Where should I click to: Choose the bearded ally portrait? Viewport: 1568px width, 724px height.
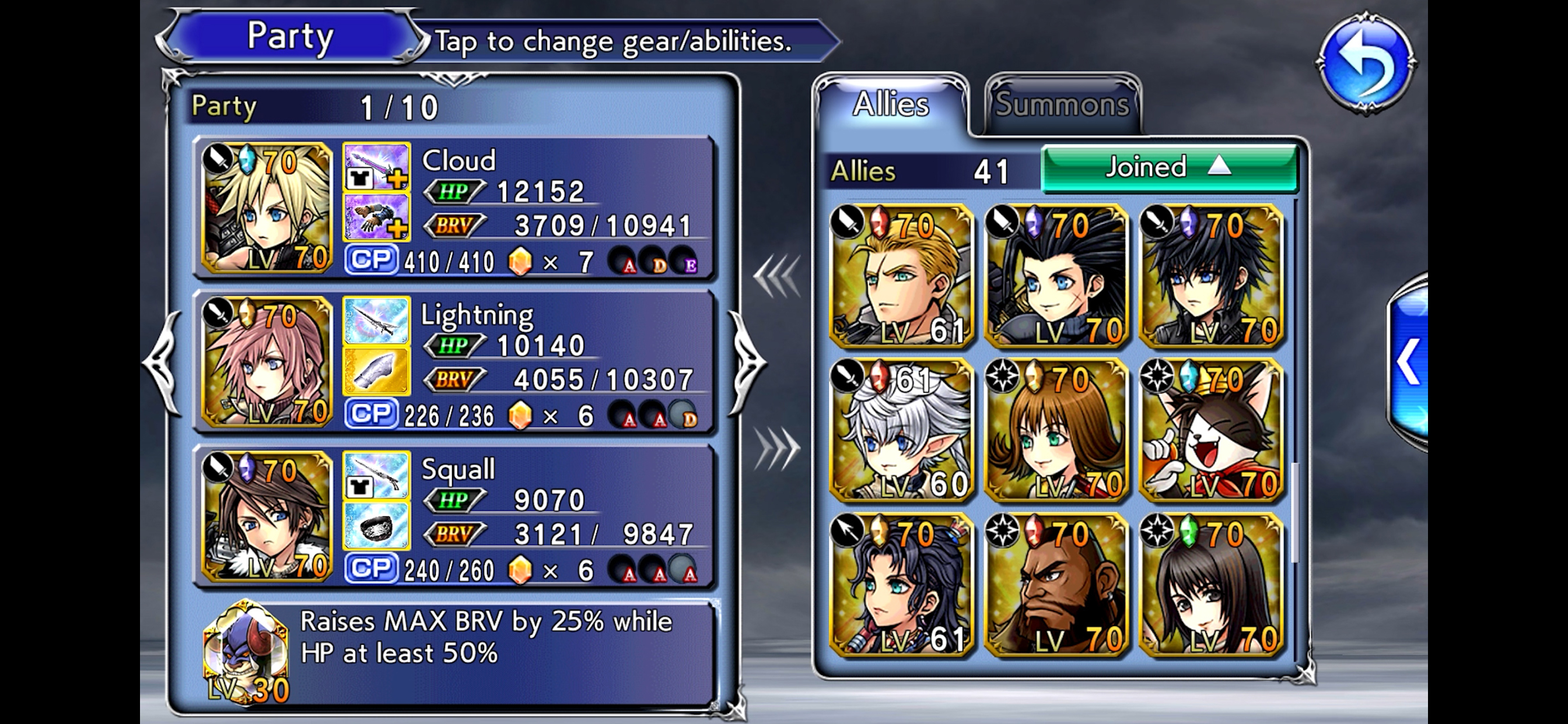(1056, 585)
